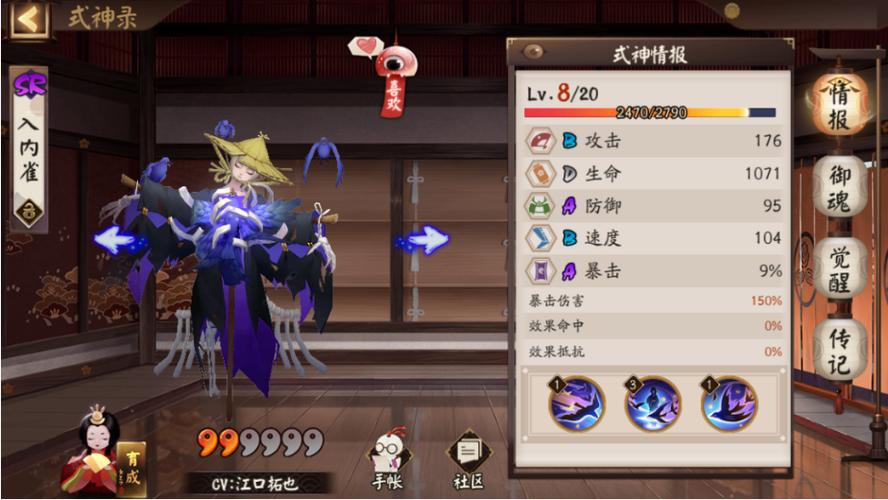888x500 pixels.
Task: Open the 手帐 notebook
Action: (x=386, y=464)
